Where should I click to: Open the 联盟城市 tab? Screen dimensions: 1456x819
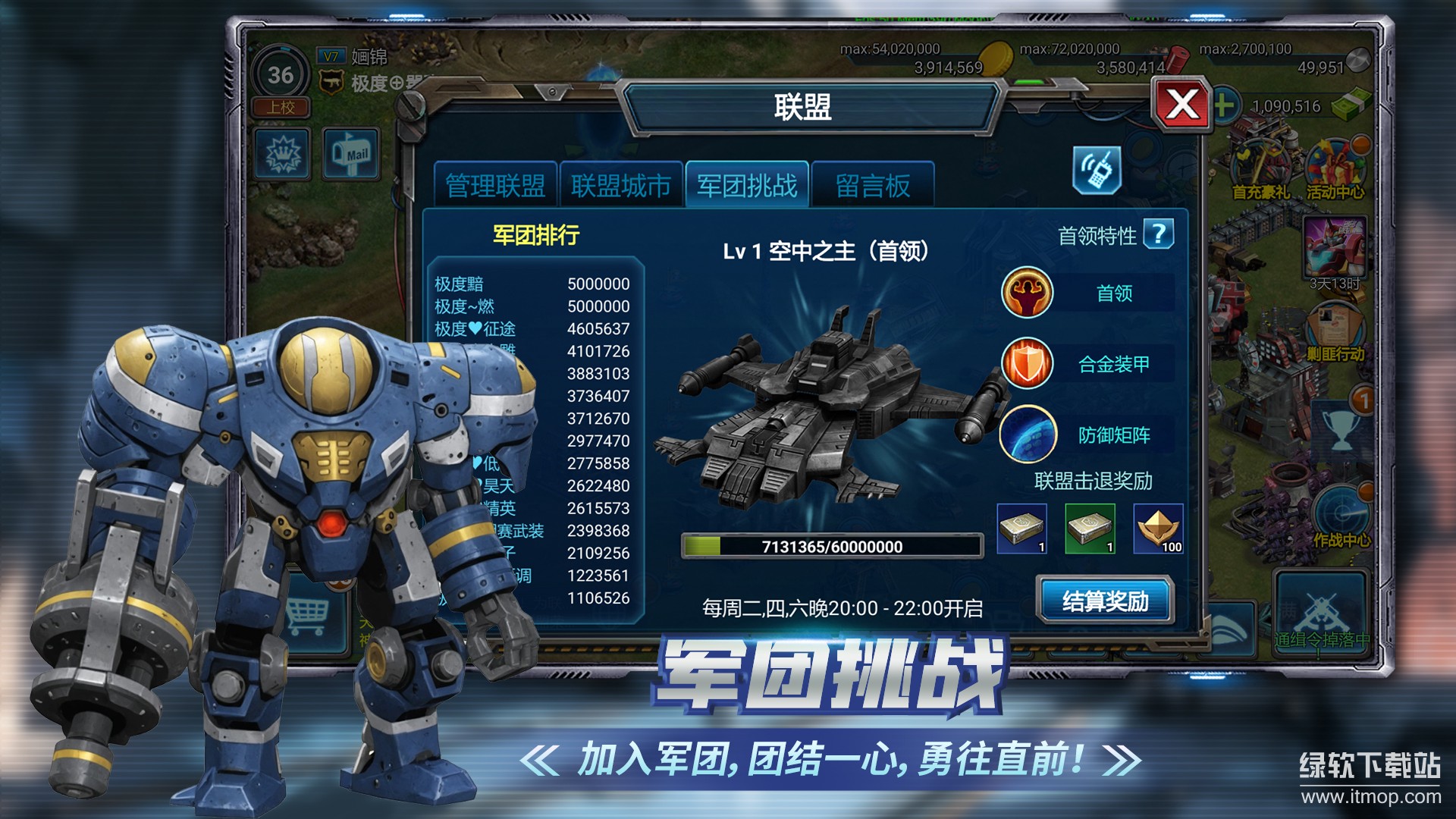pyautogui.click(x=621, y=185)
